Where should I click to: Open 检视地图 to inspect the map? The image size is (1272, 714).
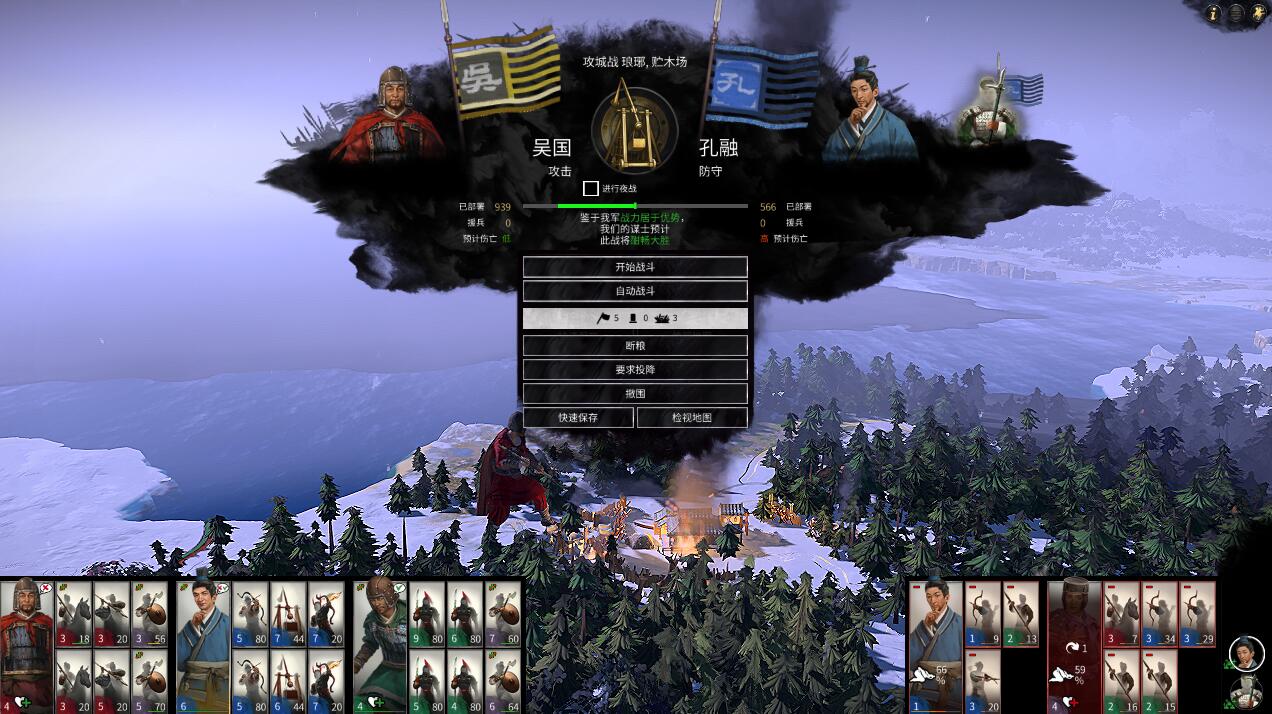pos(692,417)
